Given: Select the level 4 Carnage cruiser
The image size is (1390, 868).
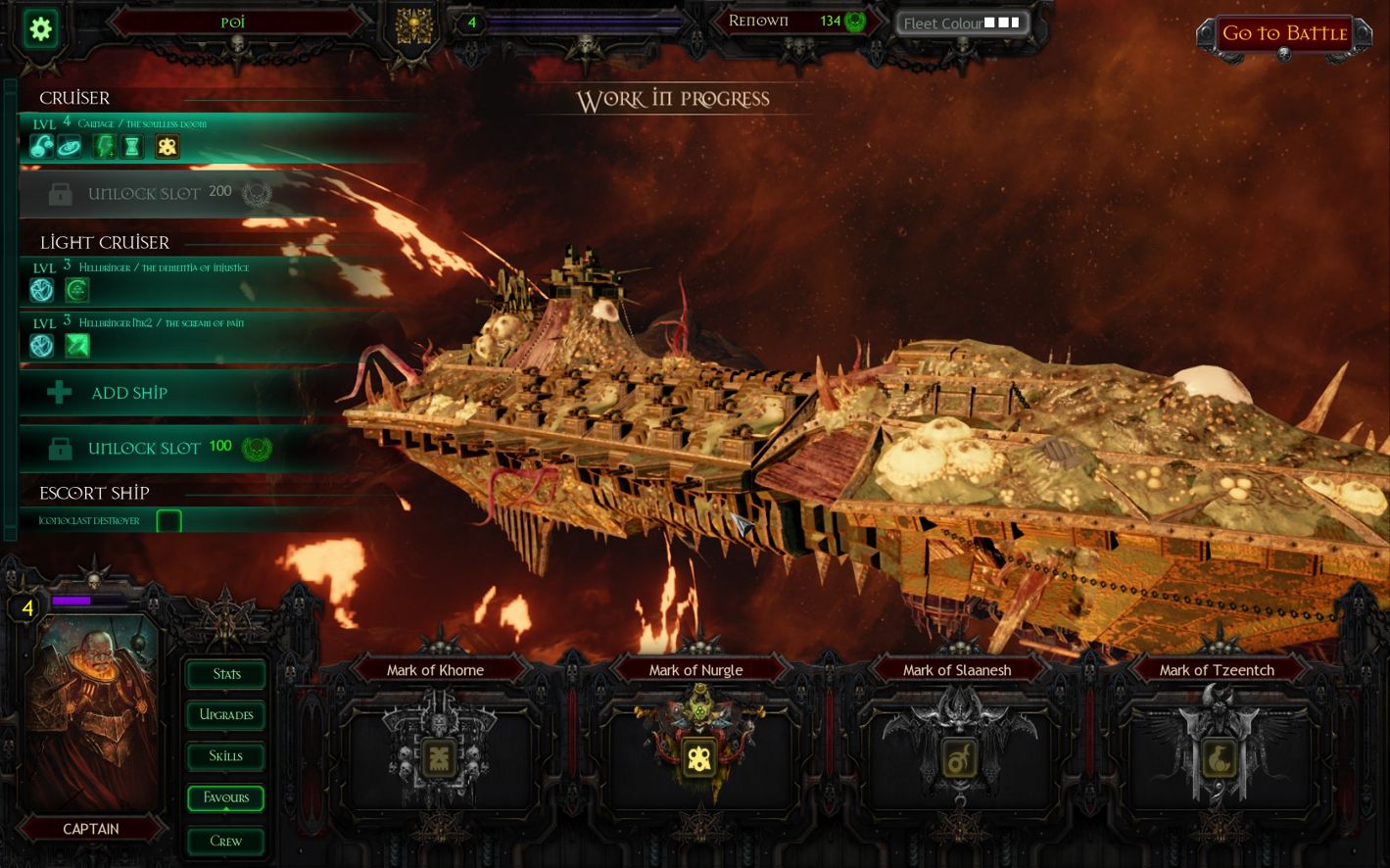Looking at the screenshot, I should 196,137.
